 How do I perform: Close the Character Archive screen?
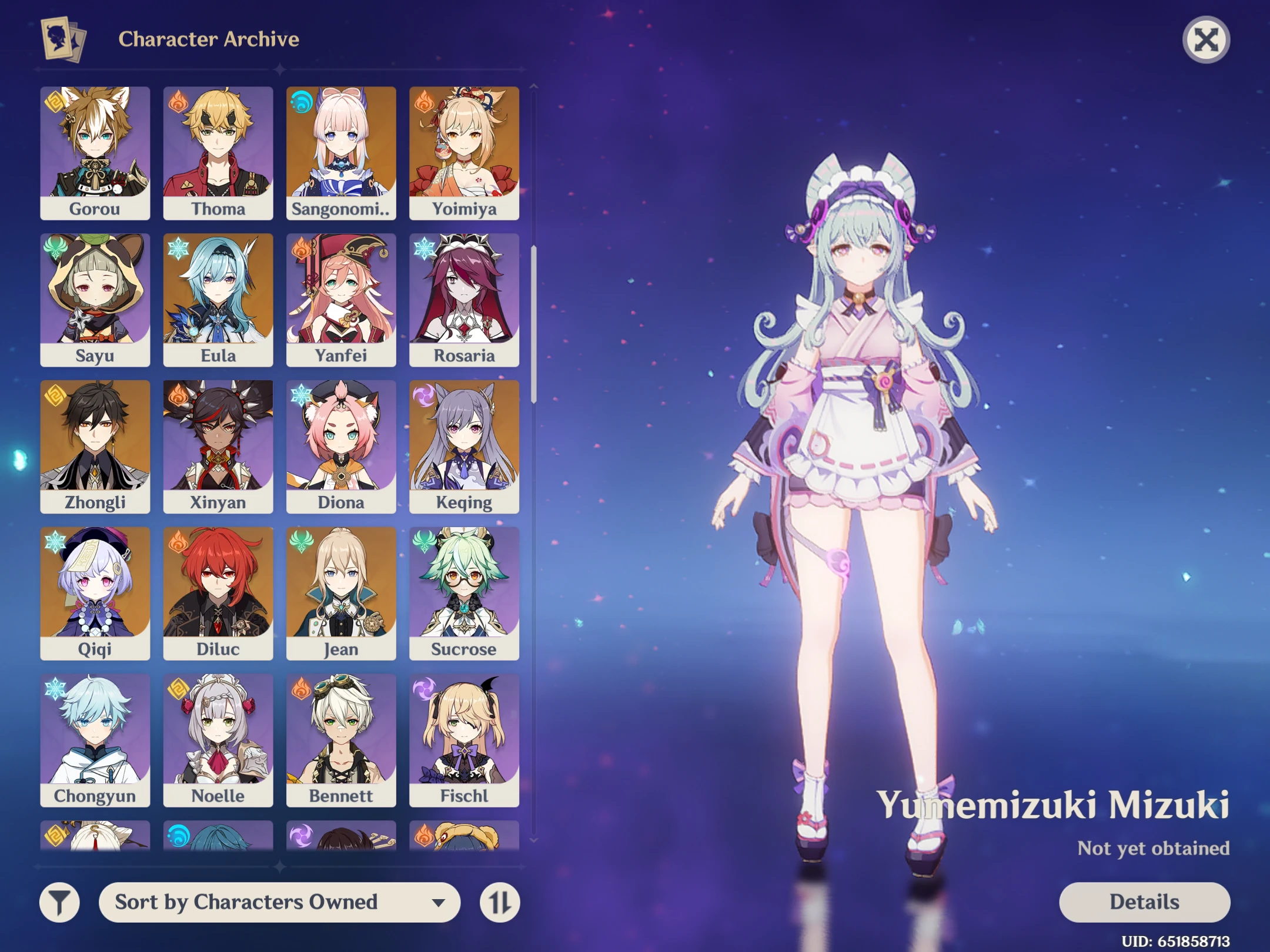(1206, 39)
